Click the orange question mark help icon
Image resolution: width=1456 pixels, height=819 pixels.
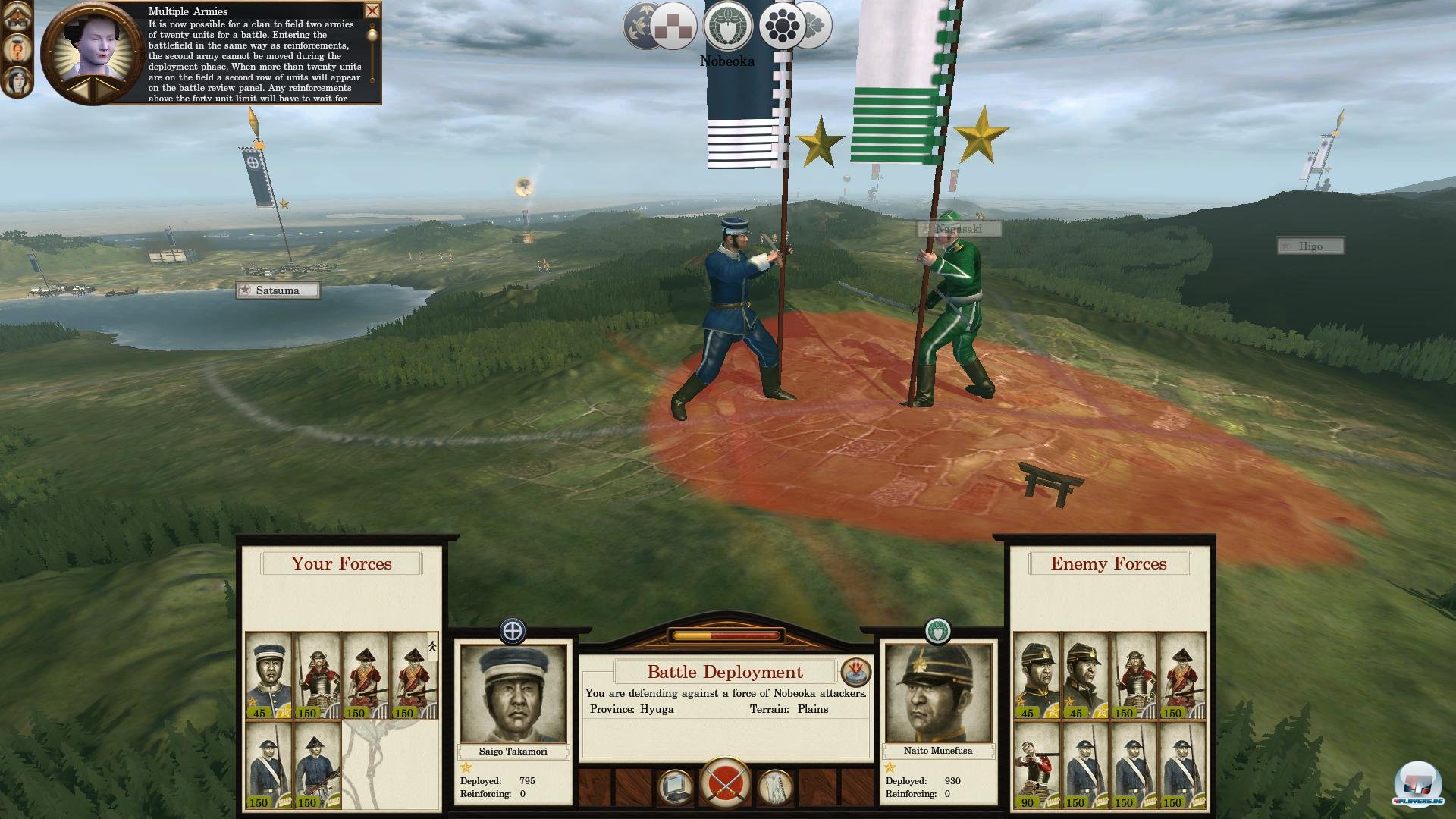(x=17, y=50)
